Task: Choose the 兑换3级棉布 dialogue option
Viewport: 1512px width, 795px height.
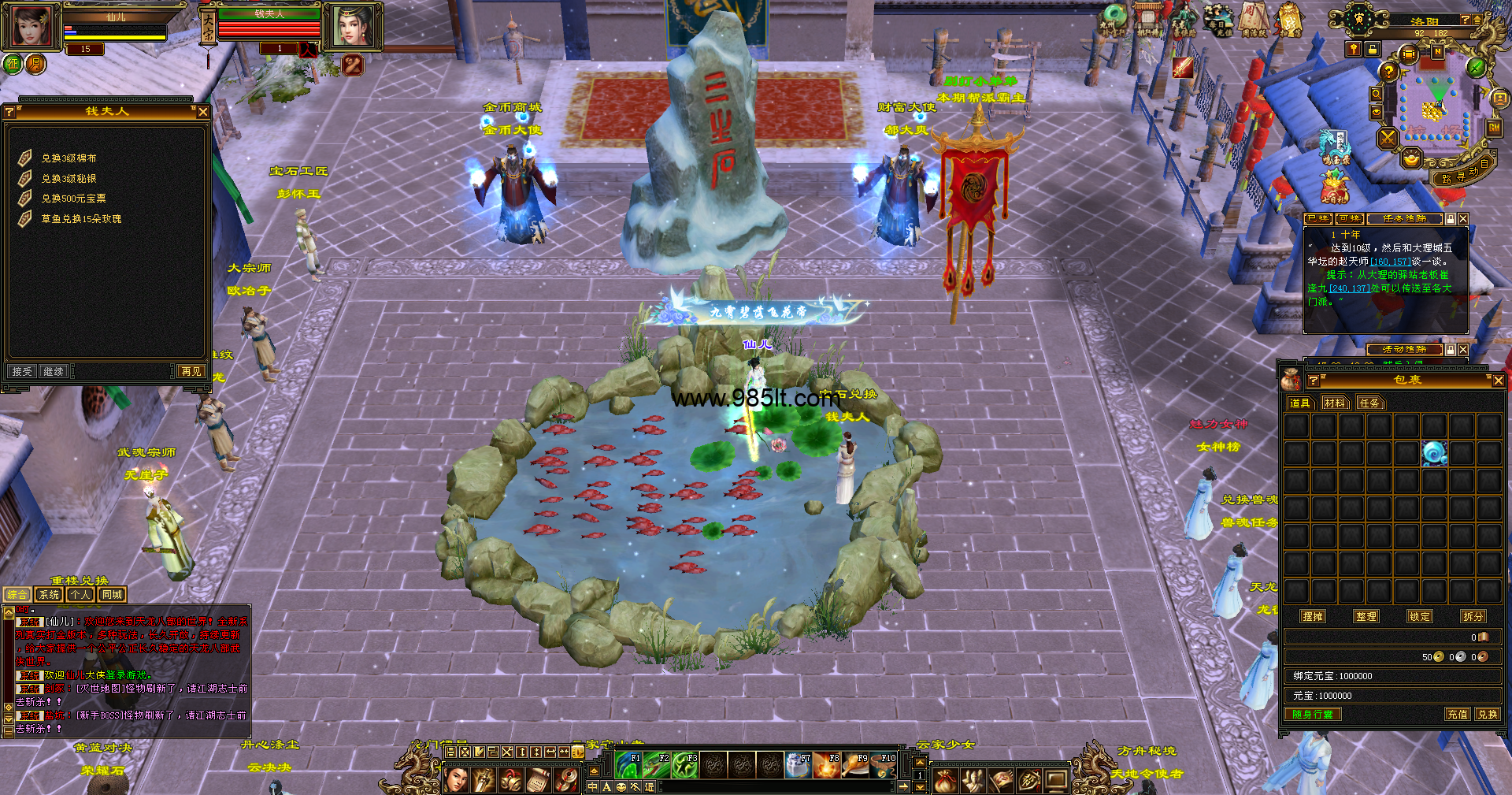Action: pyautogui.click(x=69, y=158)
